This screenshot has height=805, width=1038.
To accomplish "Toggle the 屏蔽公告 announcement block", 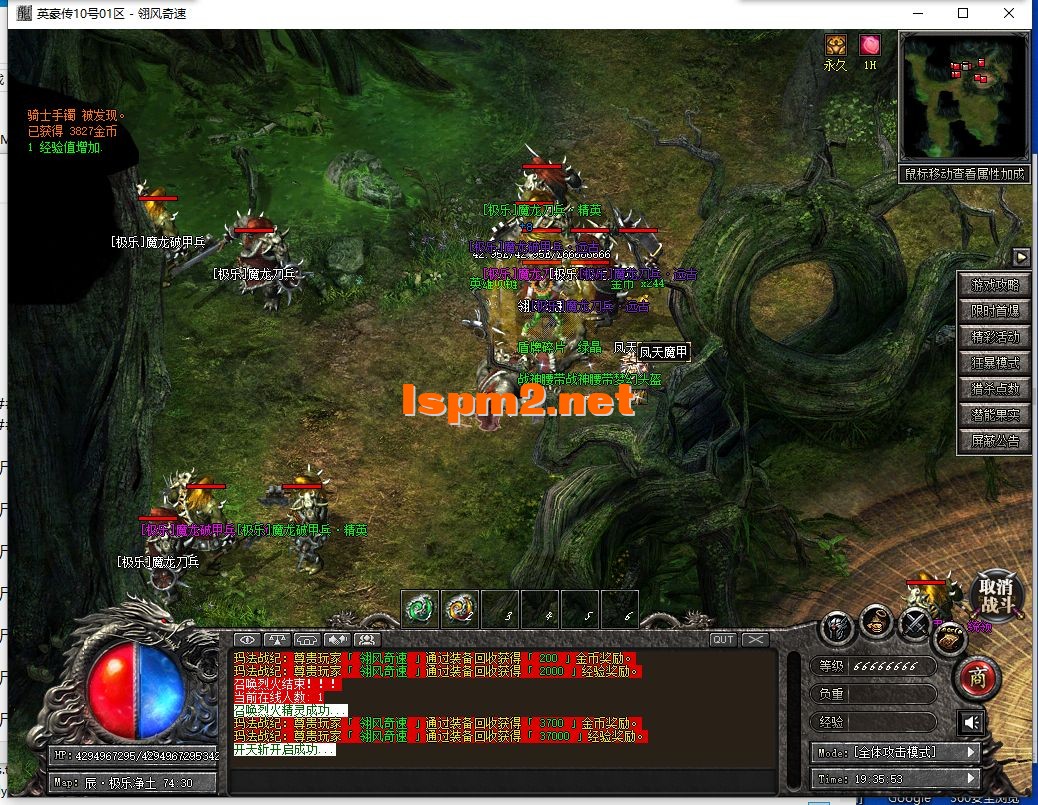I will click(x=994, y=441).
